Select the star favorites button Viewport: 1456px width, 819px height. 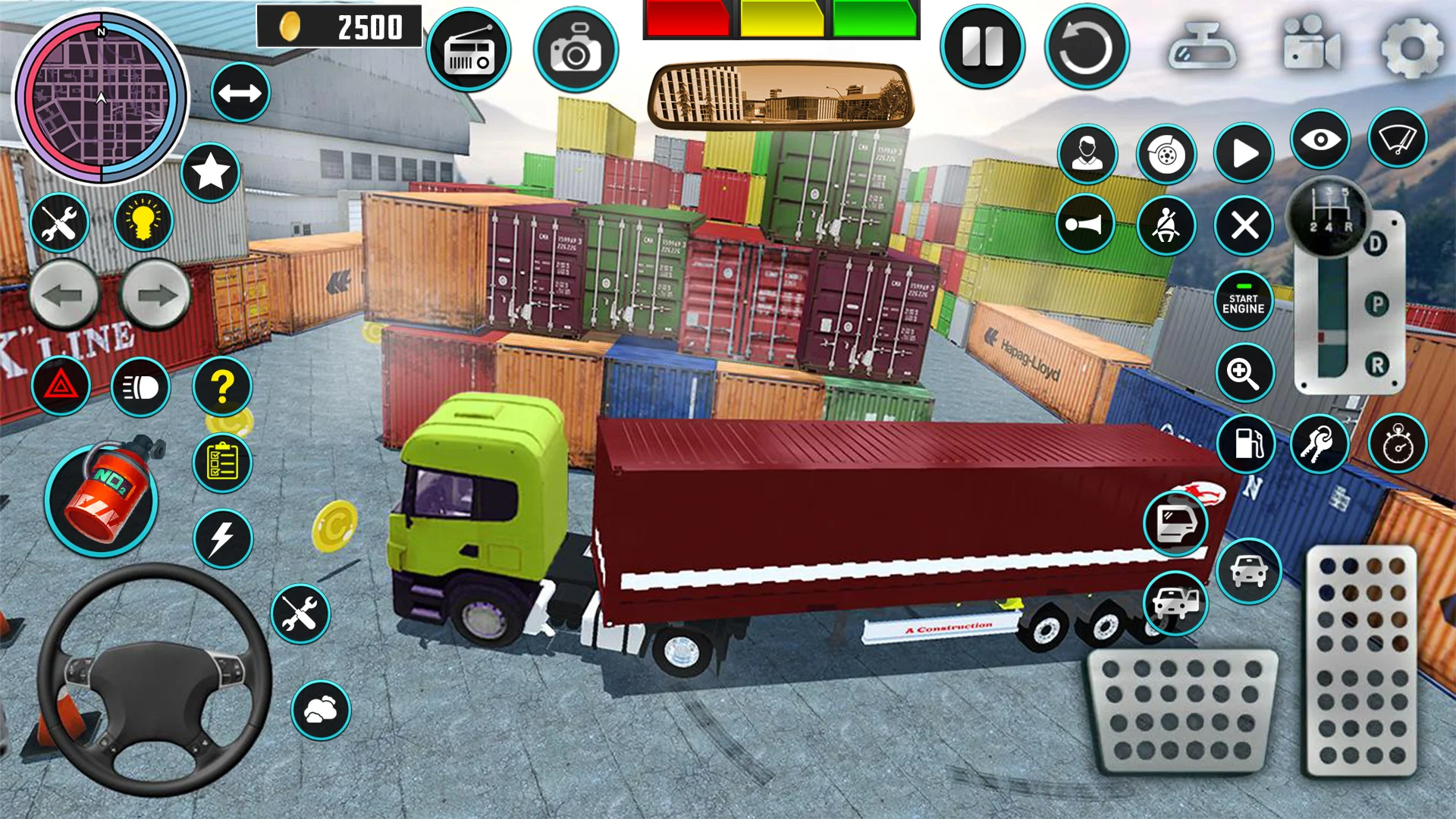[211, 172]
